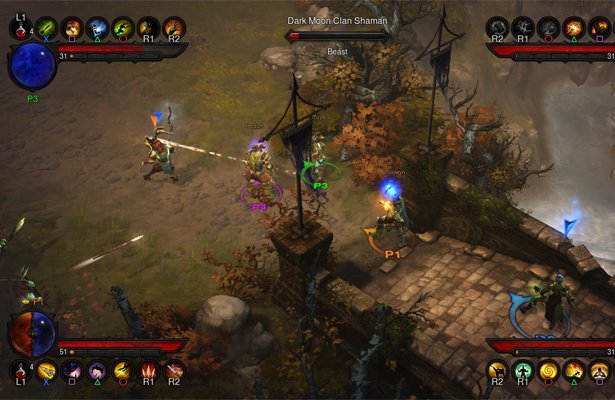The width and height of the screenshot is (615, 400).
Task: Use the red health potion beside the blue orb
Action: [x=21, y=28]
